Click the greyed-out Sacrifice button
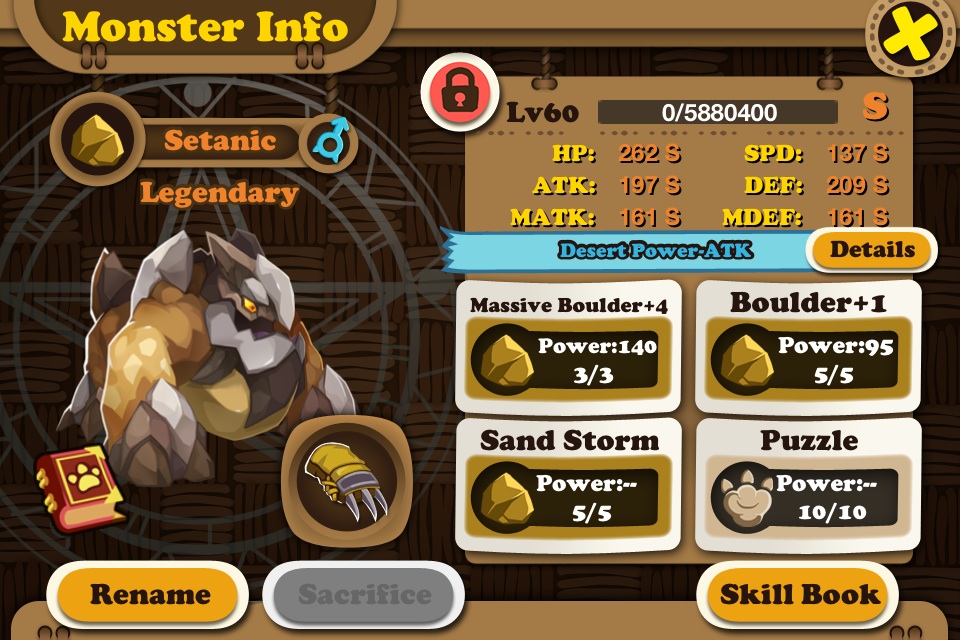 (364, 595)
